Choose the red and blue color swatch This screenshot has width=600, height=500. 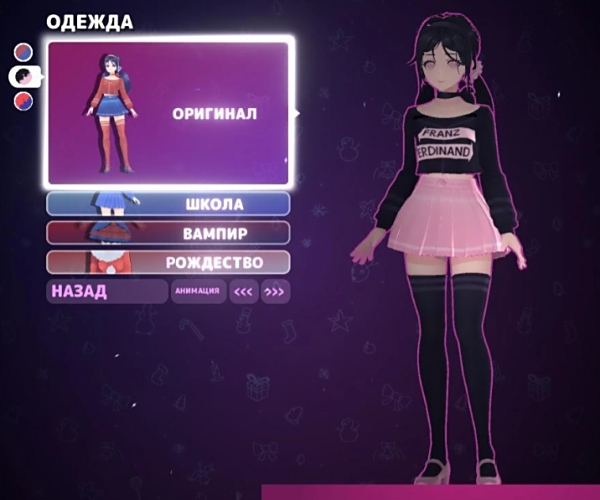click(x=23, y=100)
